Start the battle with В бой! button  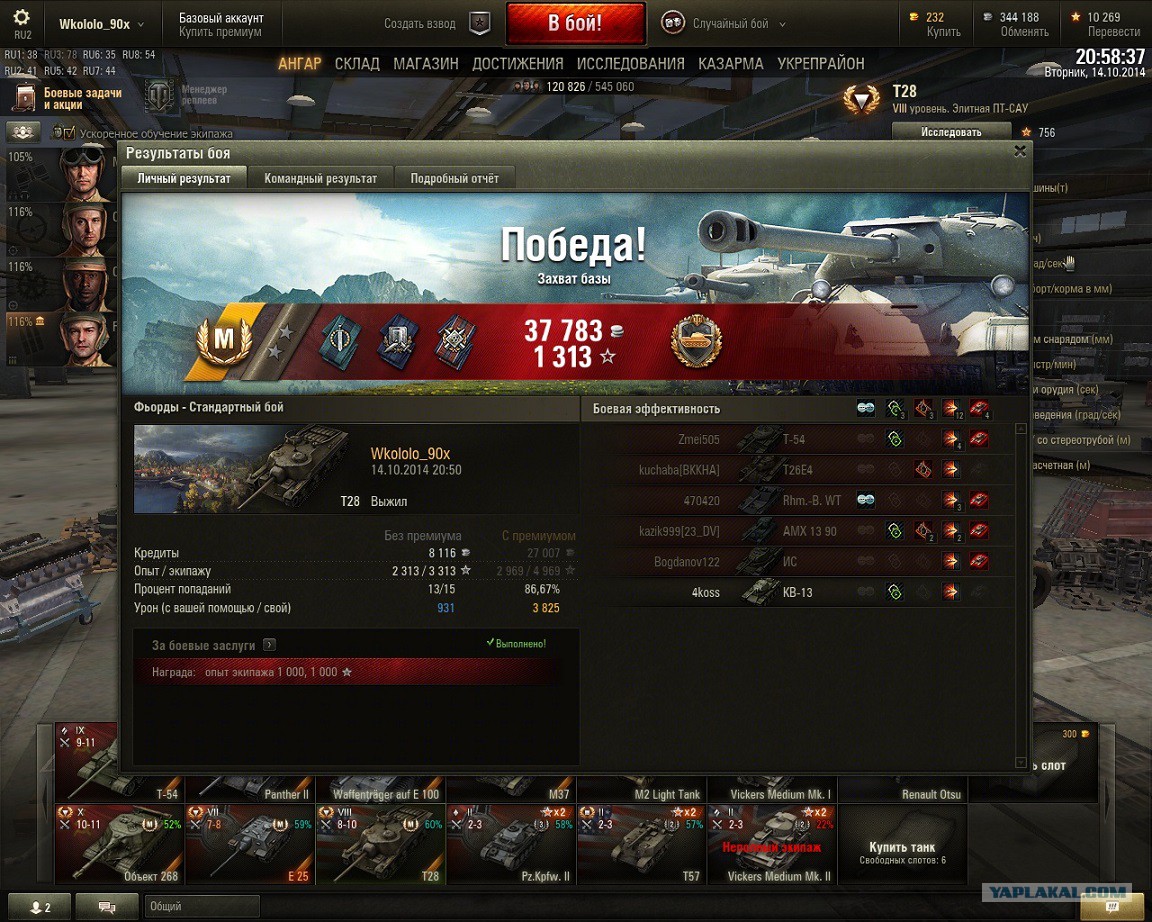pyautogui.click(x=575, y=24)
